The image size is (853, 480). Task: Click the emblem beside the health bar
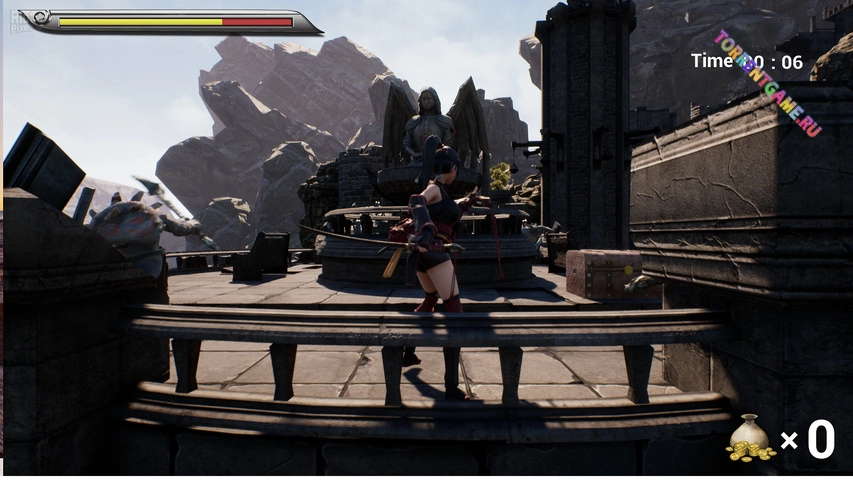(x=38, y=19)
